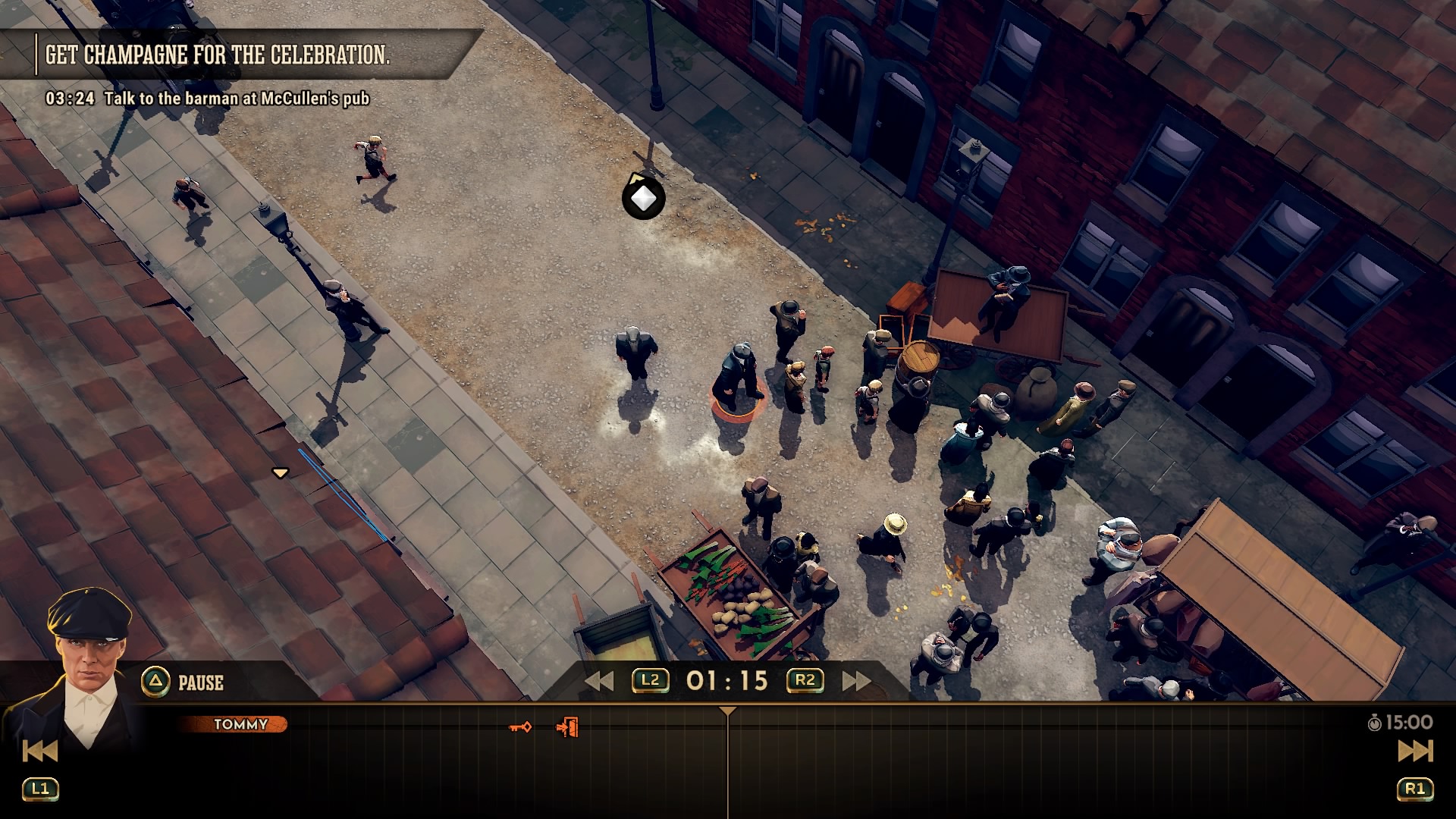
Task: Click the fast-forward double-arrow beside the timer
Action: 856,681
